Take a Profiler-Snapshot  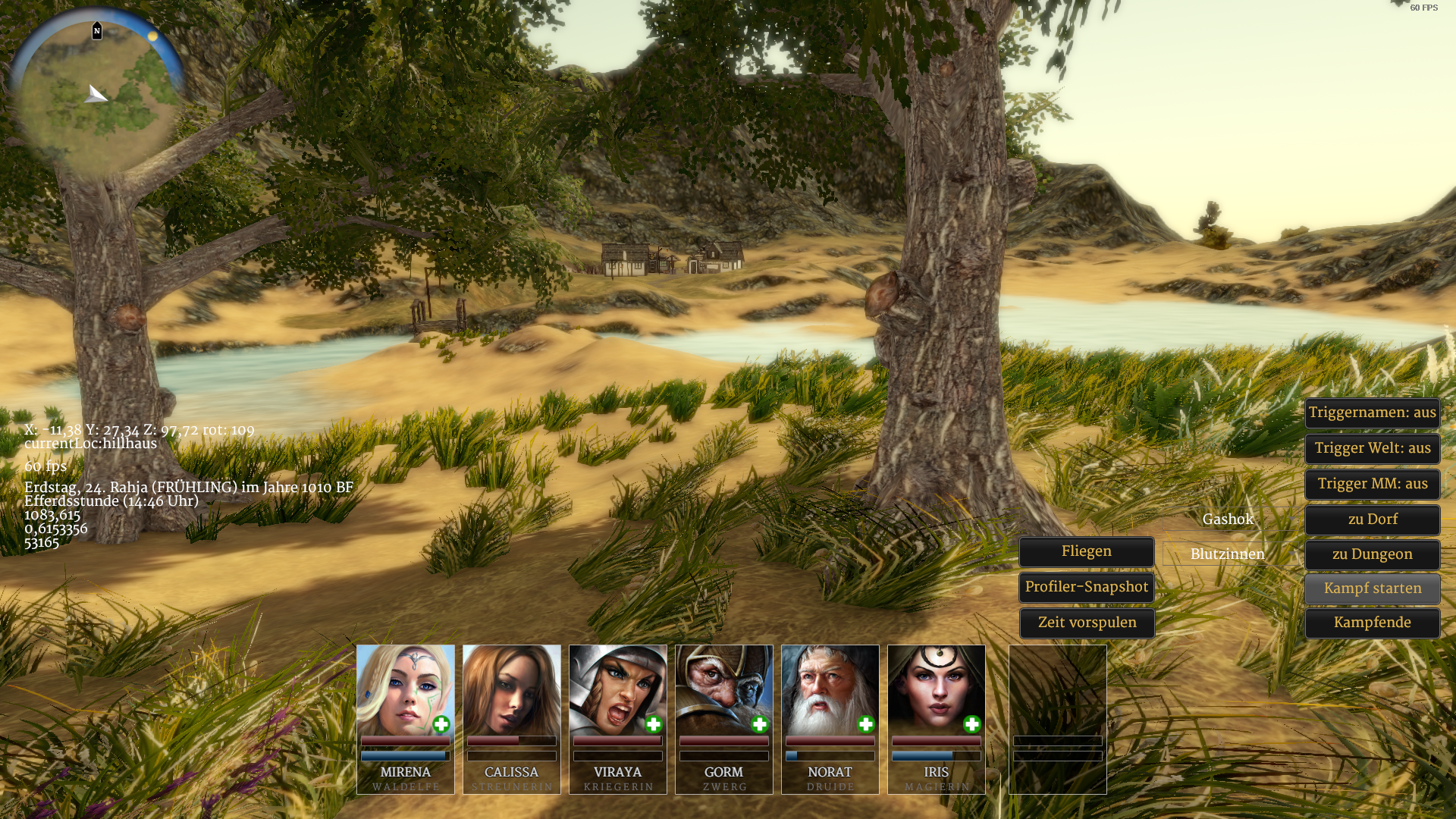click(x=1086, y=588)
